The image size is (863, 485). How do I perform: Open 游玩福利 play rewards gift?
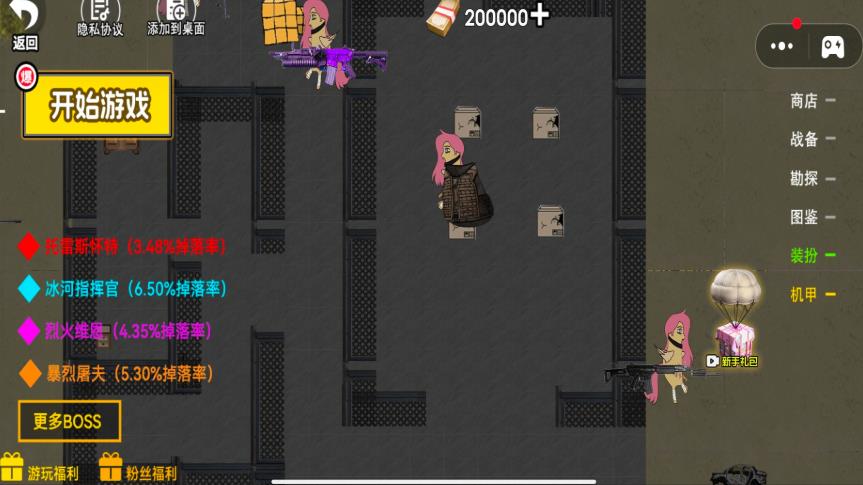click(x=40, y=470)
